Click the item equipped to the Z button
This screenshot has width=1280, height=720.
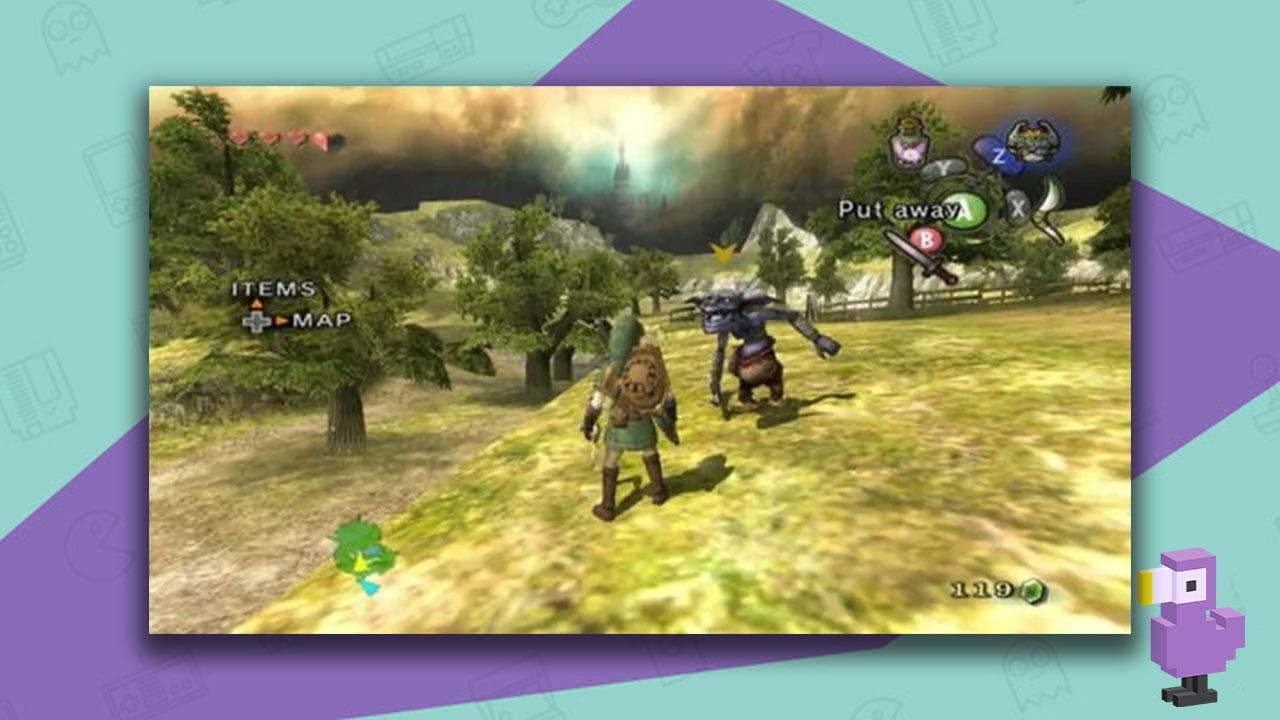pos(1033,140)
